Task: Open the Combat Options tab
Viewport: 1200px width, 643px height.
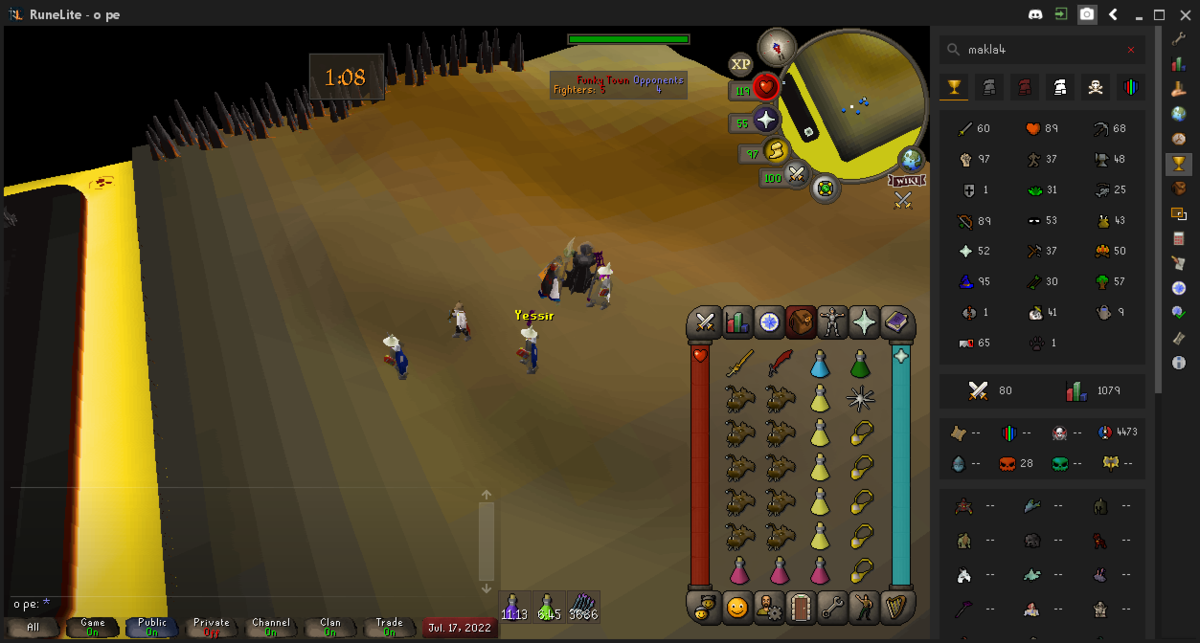Action: coord(704,322)
